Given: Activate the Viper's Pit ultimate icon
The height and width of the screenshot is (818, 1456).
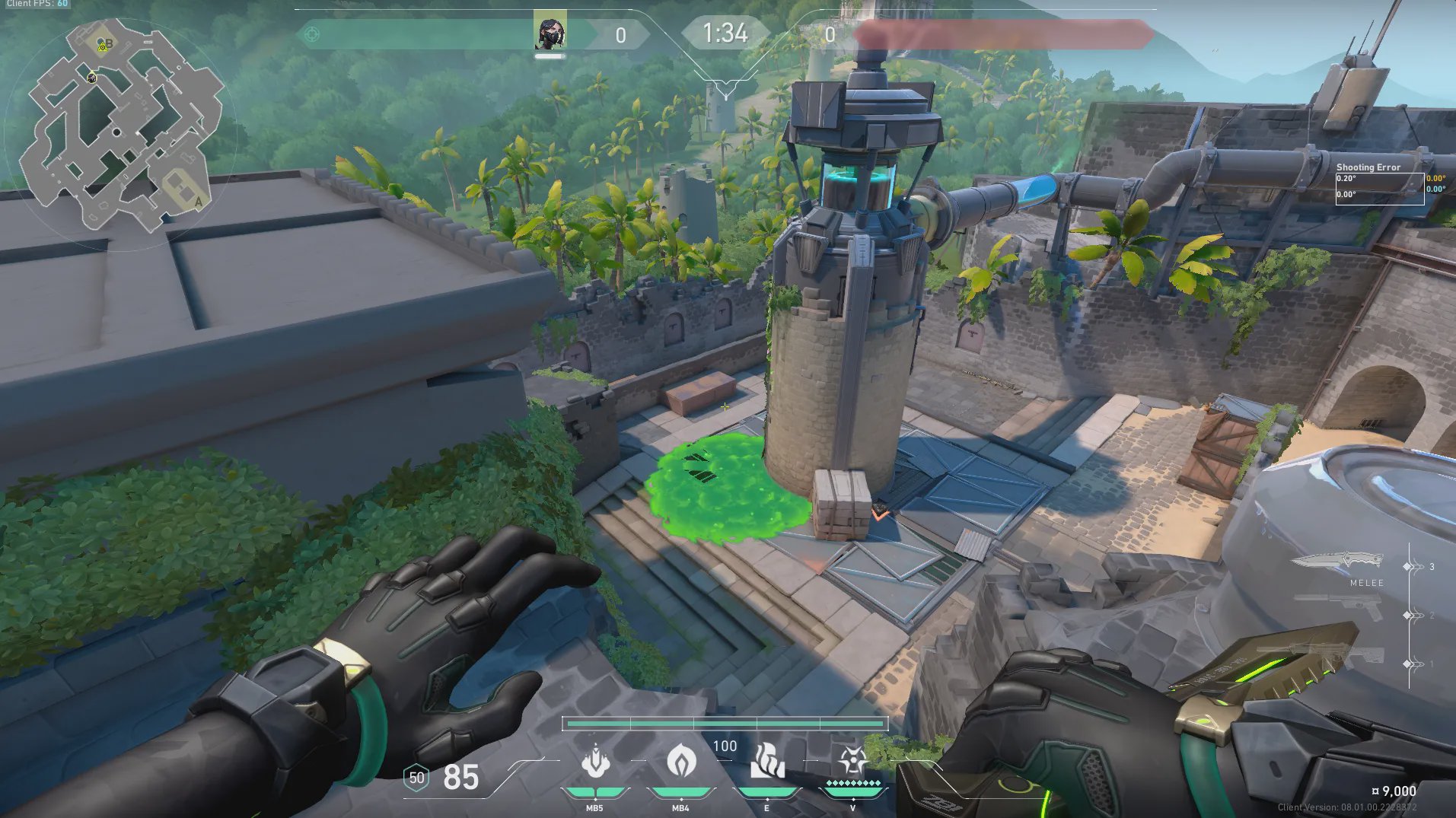Looking at the screenshot, I should (852, 762).
